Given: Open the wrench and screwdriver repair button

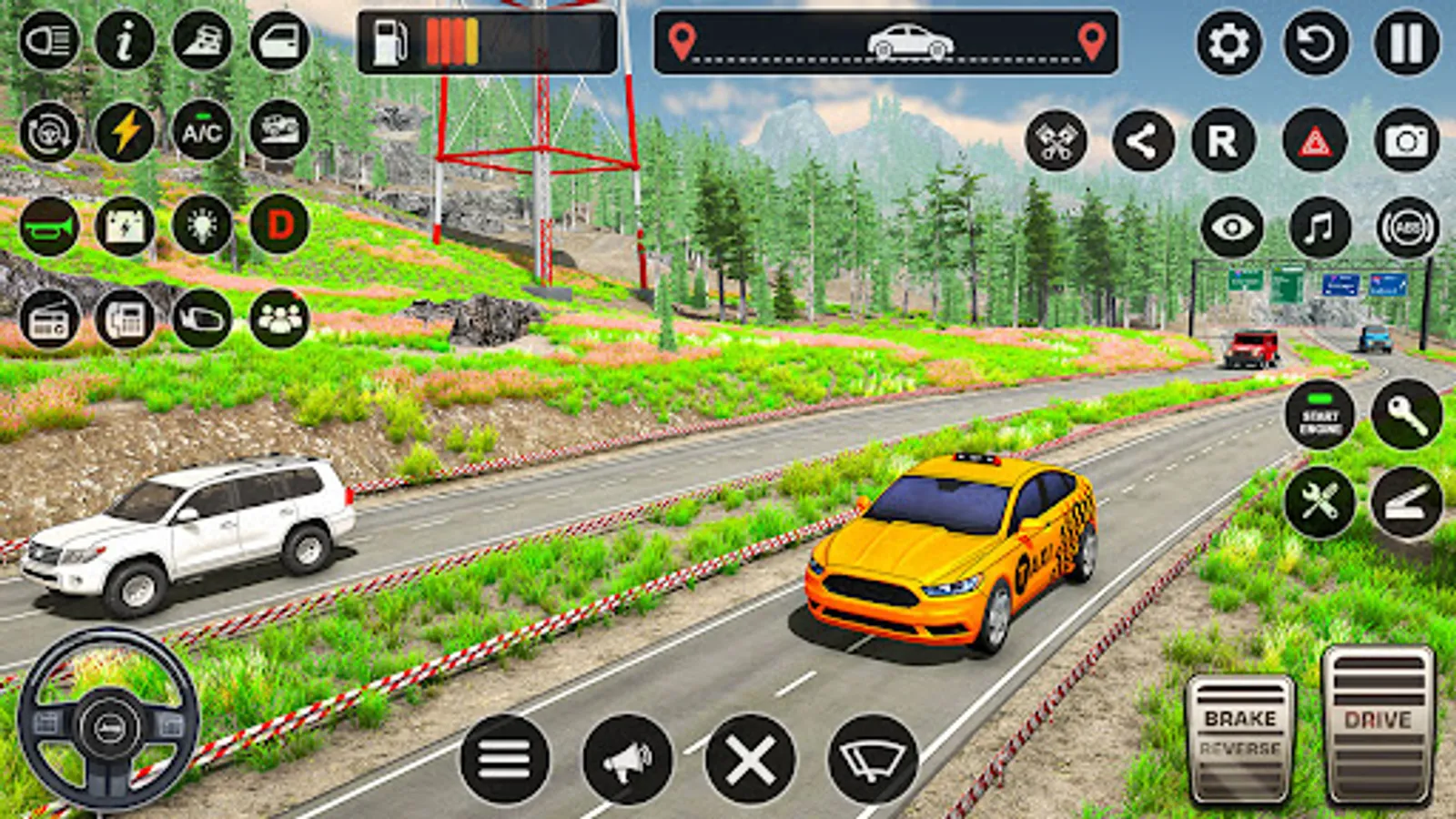Looking at the screenshot, I should pos(1320,501).
